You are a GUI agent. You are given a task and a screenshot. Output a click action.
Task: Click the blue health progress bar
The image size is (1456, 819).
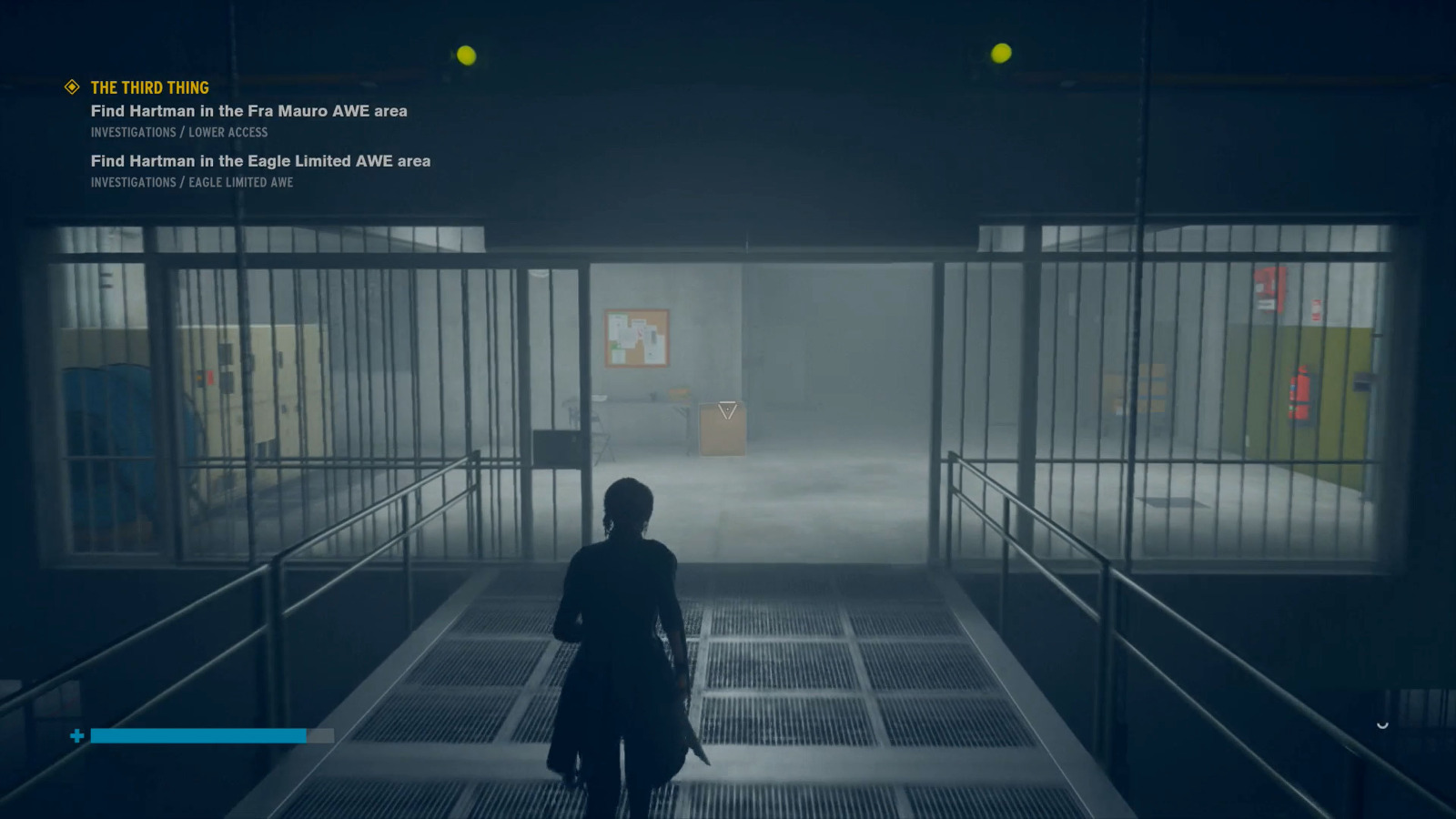[x=200, y=734]
